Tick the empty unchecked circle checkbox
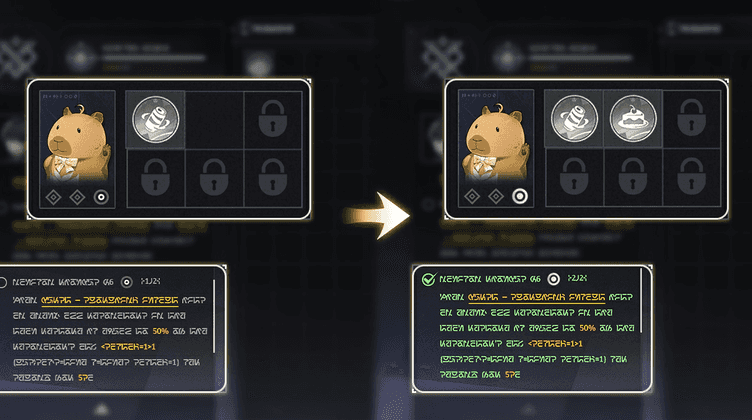This screenshot has width=752, height=420. 3,283
